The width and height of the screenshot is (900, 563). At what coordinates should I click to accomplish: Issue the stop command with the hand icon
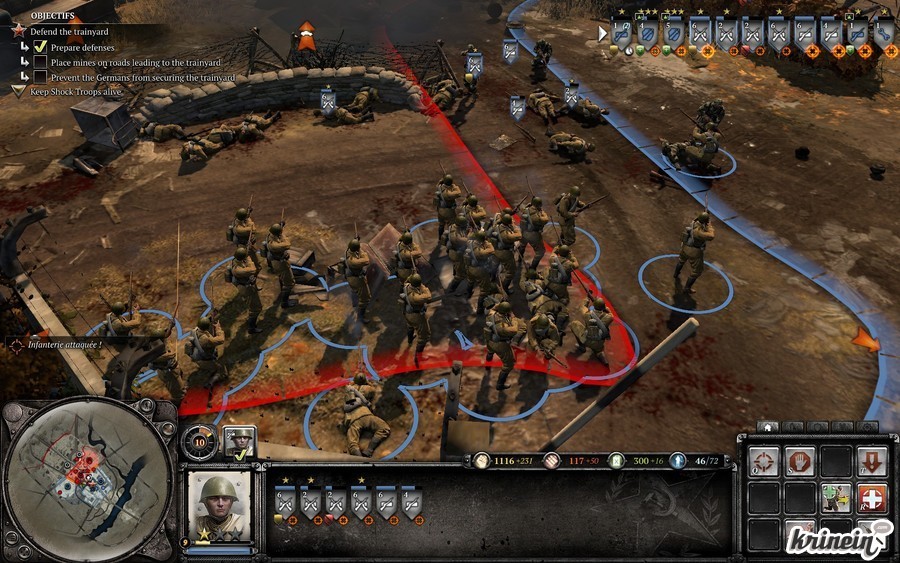(799, 461)
